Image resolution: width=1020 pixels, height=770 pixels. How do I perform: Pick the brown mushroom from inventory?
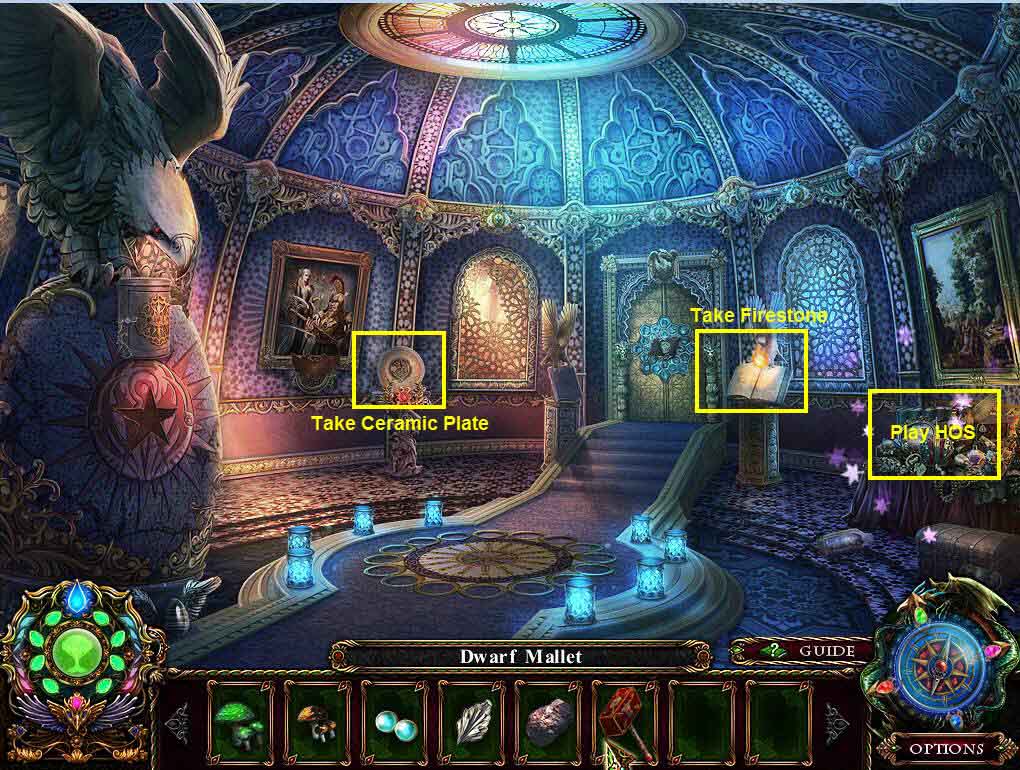(320, 717)
